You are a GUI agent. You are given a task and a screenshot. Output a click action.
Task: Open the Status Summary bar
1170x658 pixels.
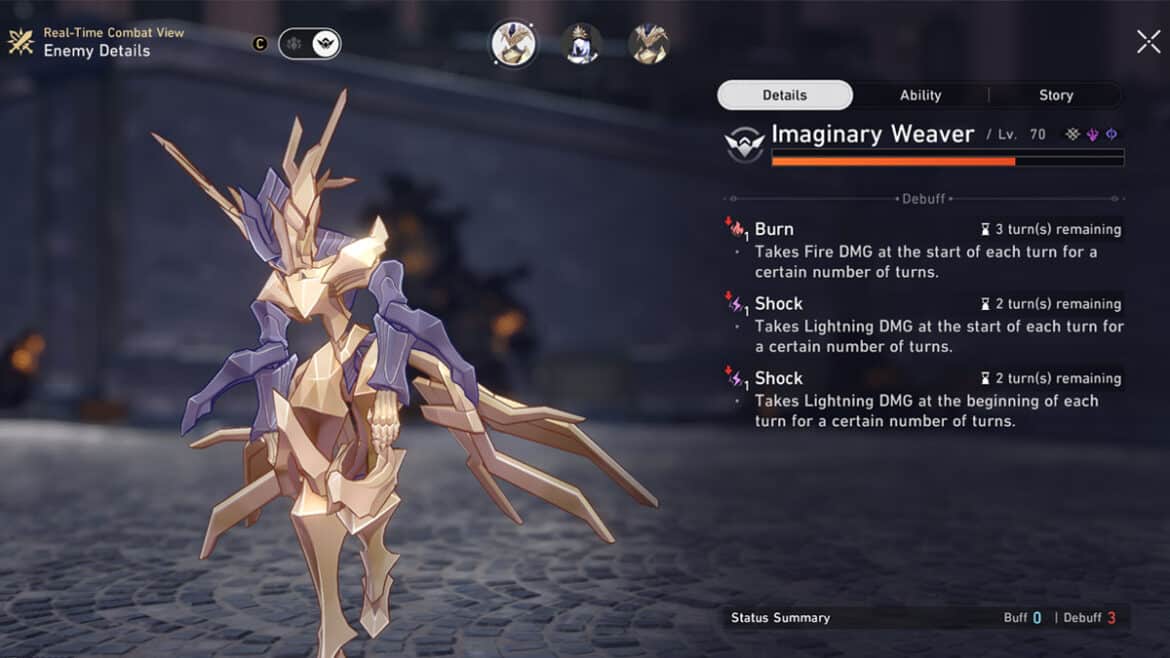click(925, 618)
